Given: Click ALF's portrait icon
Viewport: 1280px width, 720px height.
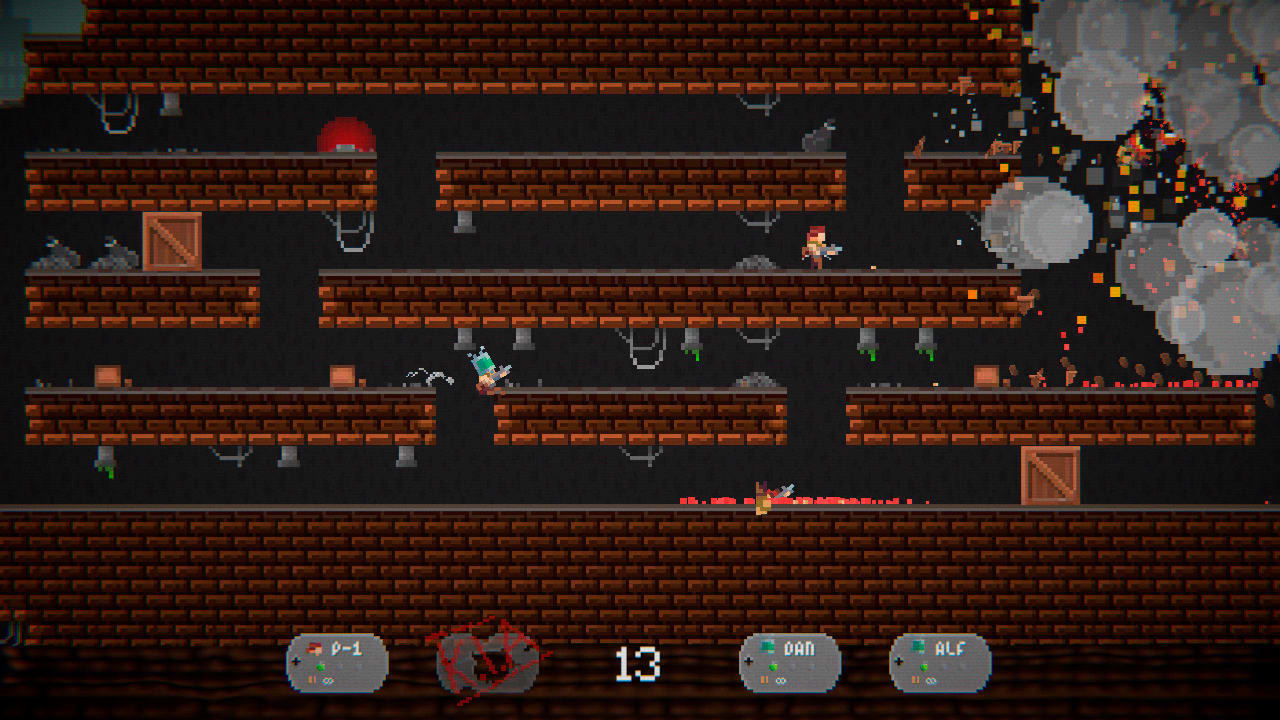Looking at the screenshot, I should click(x=918, y=645).
